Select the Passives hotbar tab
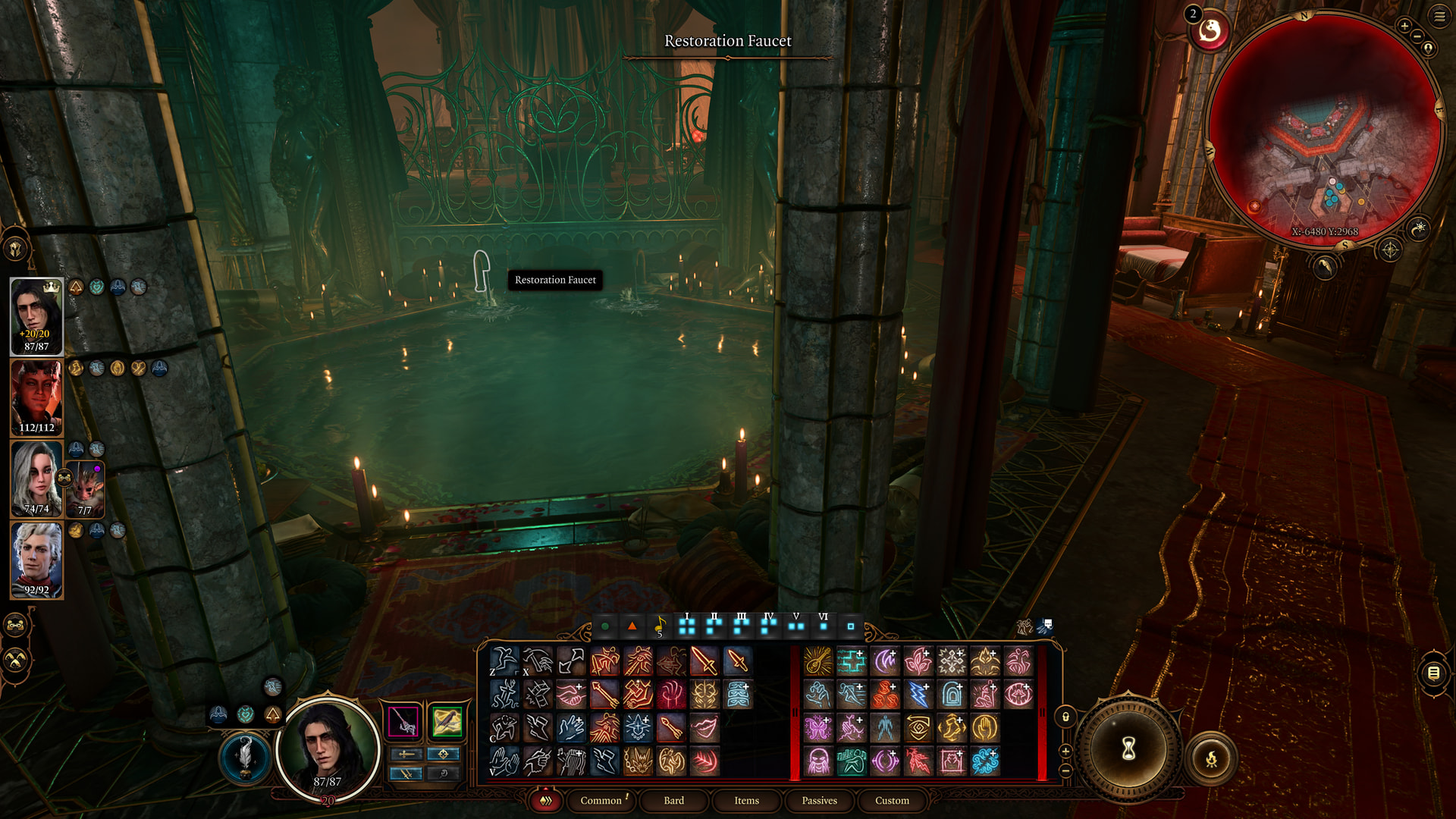Viewport: 1456px width, 819px height. tap(819, 800)
